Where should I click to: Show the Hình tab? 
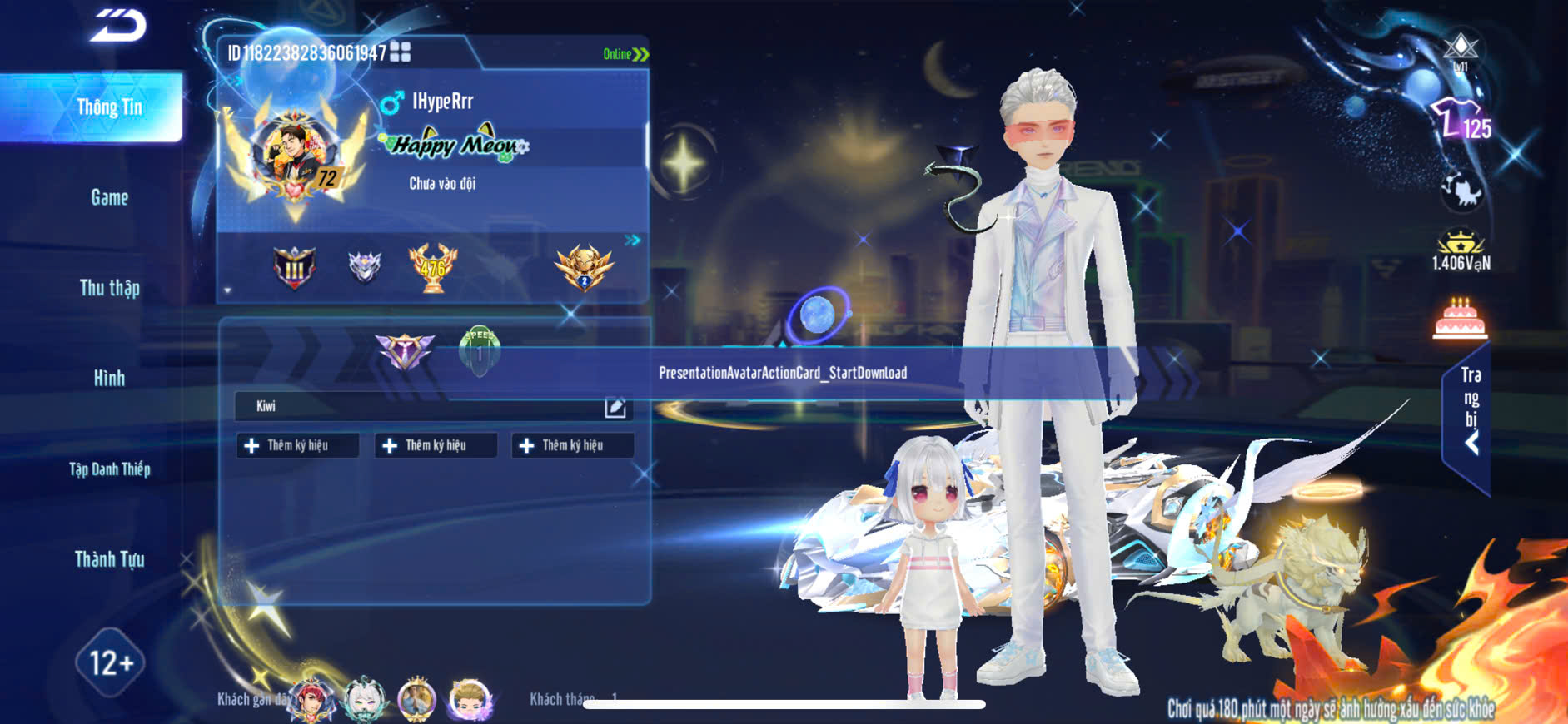109,379
